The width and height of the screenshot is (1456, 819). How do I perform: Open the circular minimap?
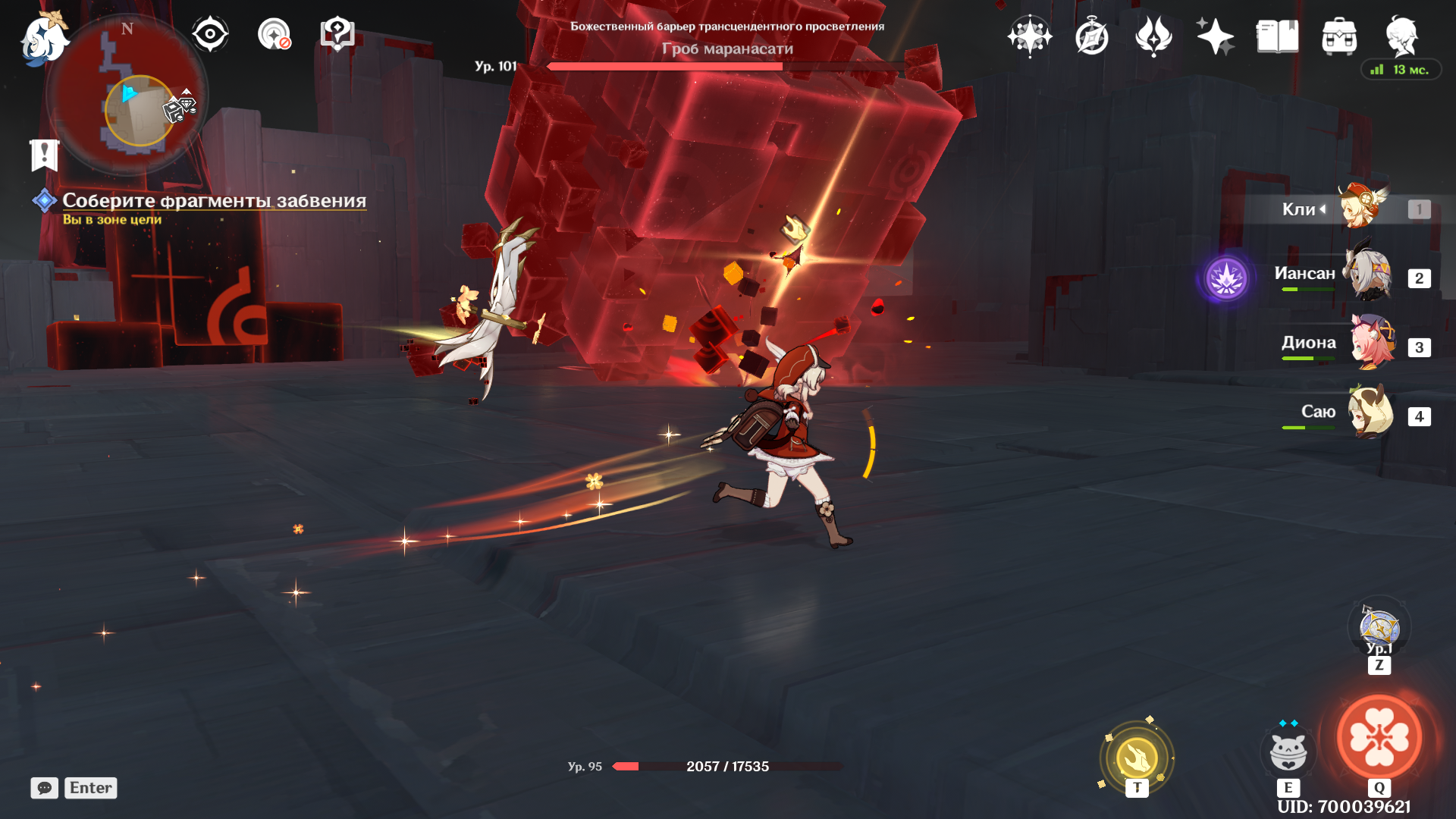[127, 95]
